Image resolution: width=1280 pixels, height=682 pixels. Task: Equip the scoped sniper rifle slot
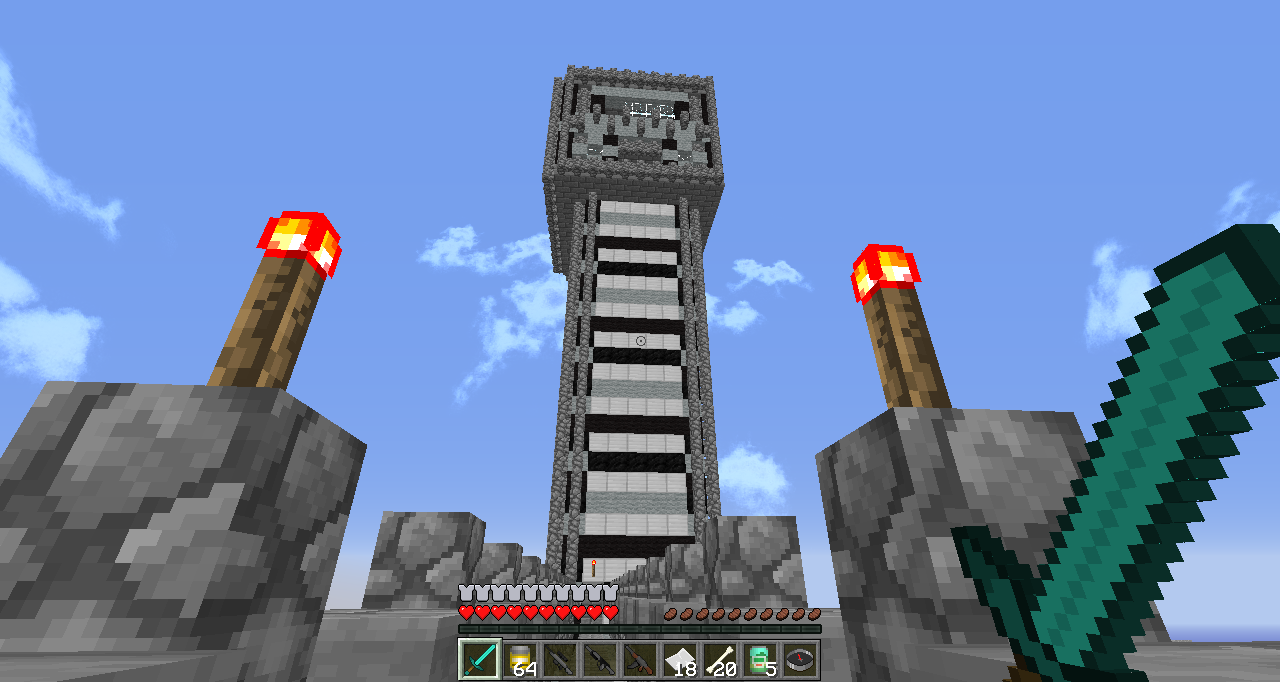click(x=559, y=660)
